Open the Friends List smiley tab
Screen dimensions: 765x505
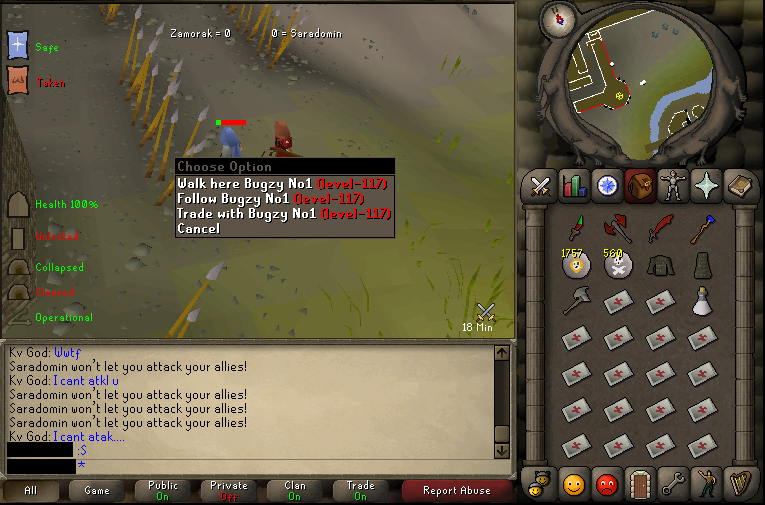pyautogui.click(x=574, y=484)
